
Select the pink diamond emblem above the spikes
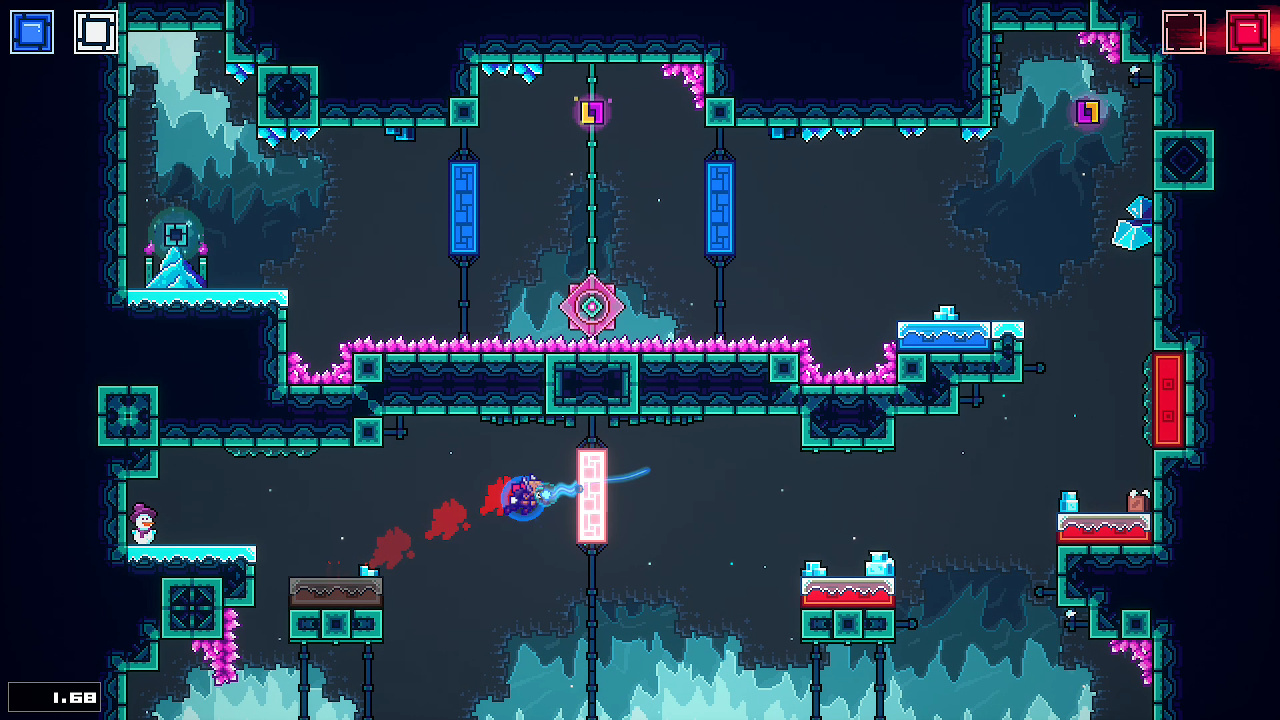coord(592,305)
